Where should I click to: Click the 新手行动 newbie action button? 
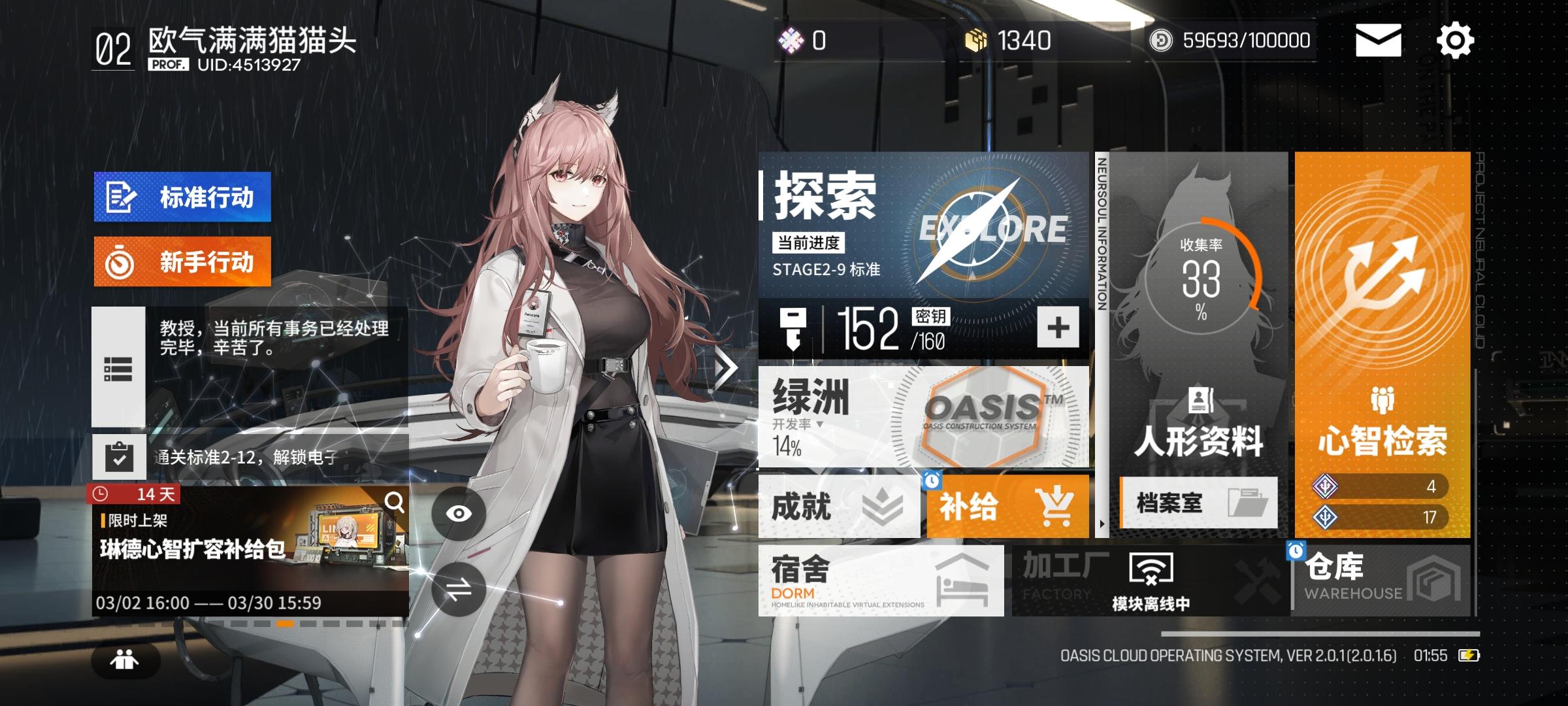(x=183, y=261)
